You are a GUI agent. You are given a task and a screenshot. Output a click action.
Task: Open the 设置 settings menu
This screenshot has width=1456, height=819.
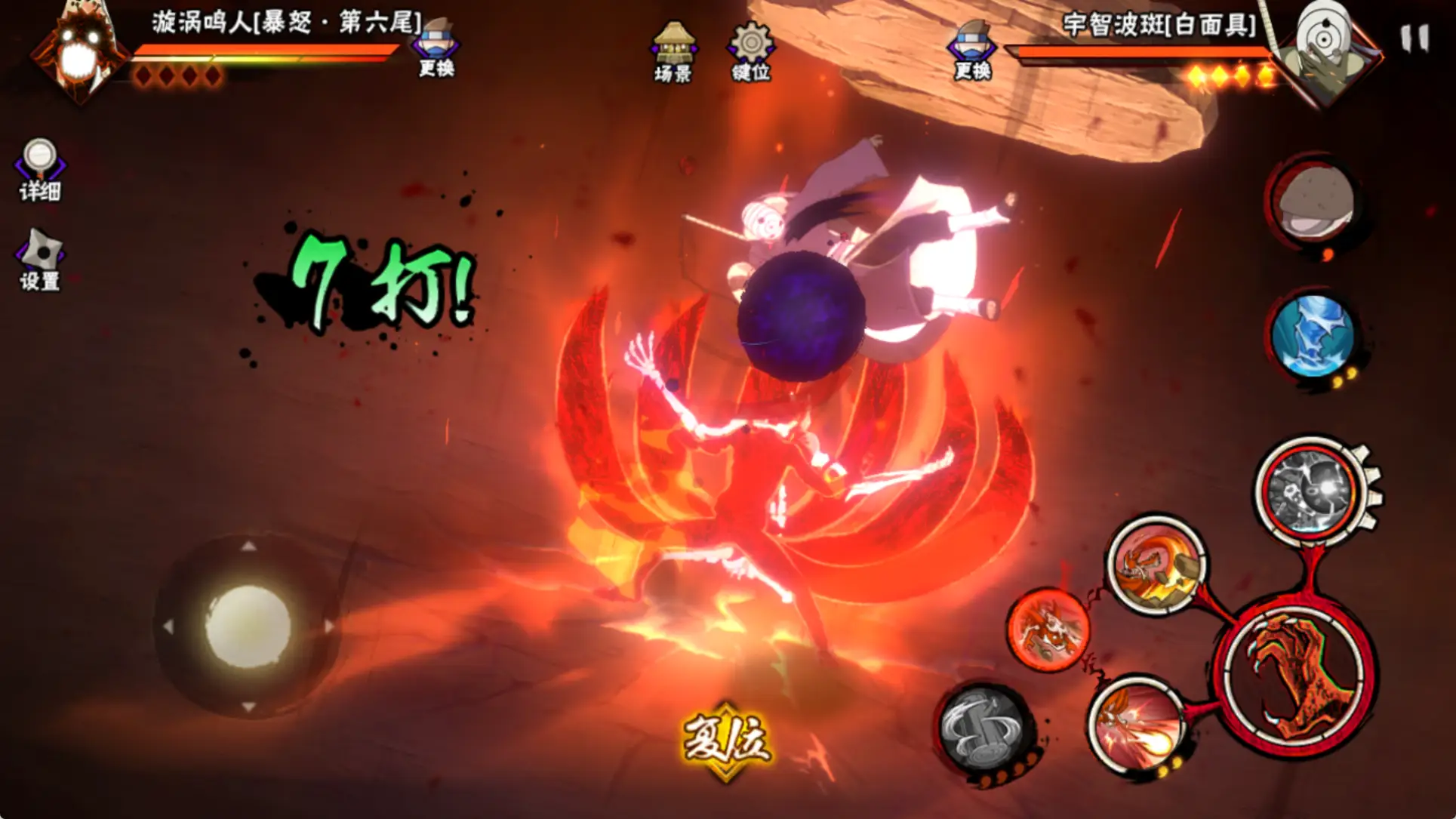click(40, 260)
